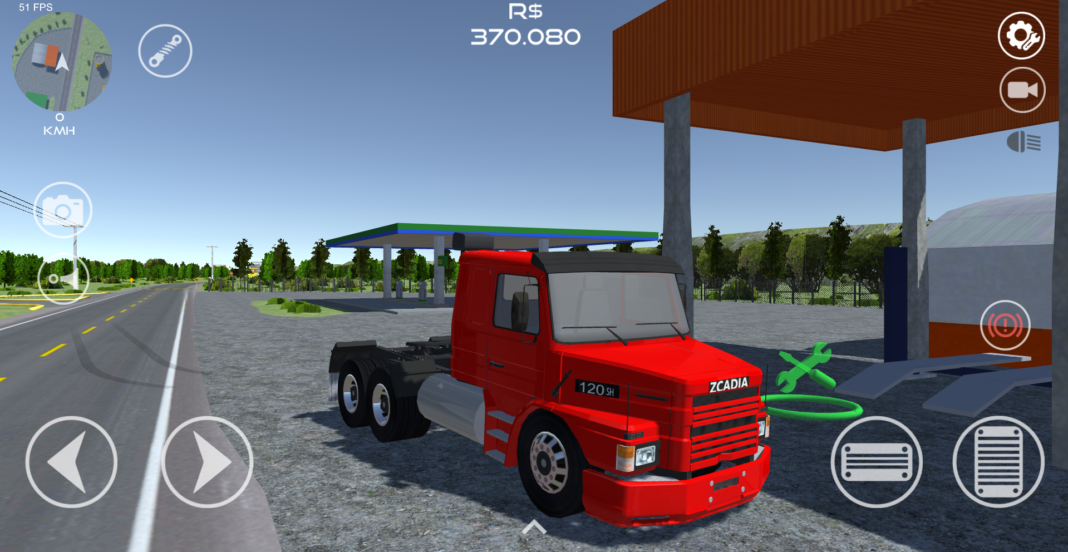Take a photo with the camera icon
This screenshot has height=552, width=1068.
63,210
